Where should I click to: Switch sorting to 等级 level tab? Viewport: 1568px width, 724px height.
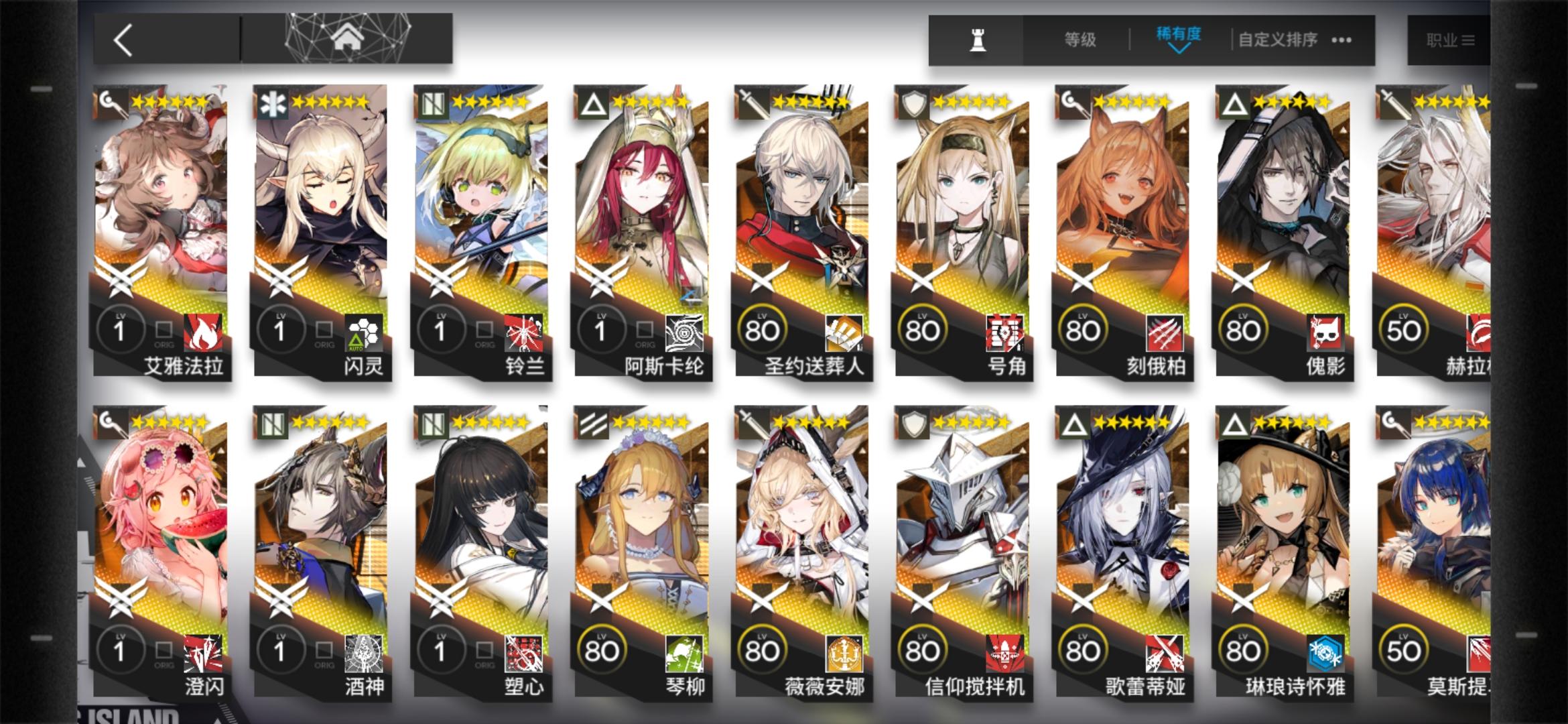pos(1079,39)
